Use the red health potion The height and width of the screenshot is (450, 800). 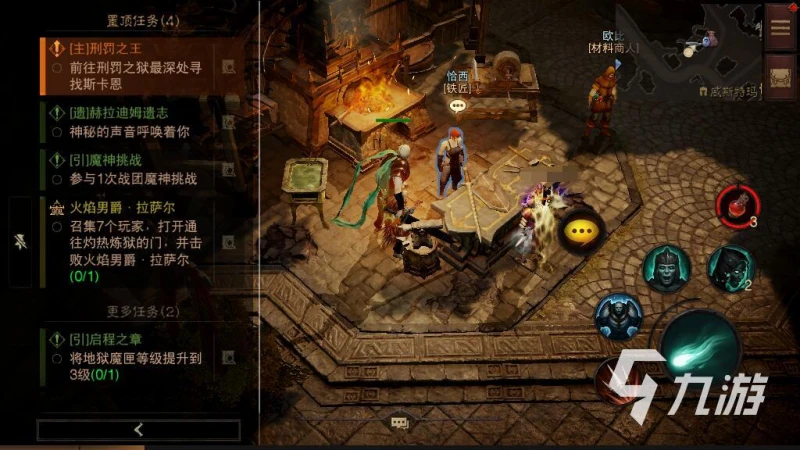[x=736, y=205]
